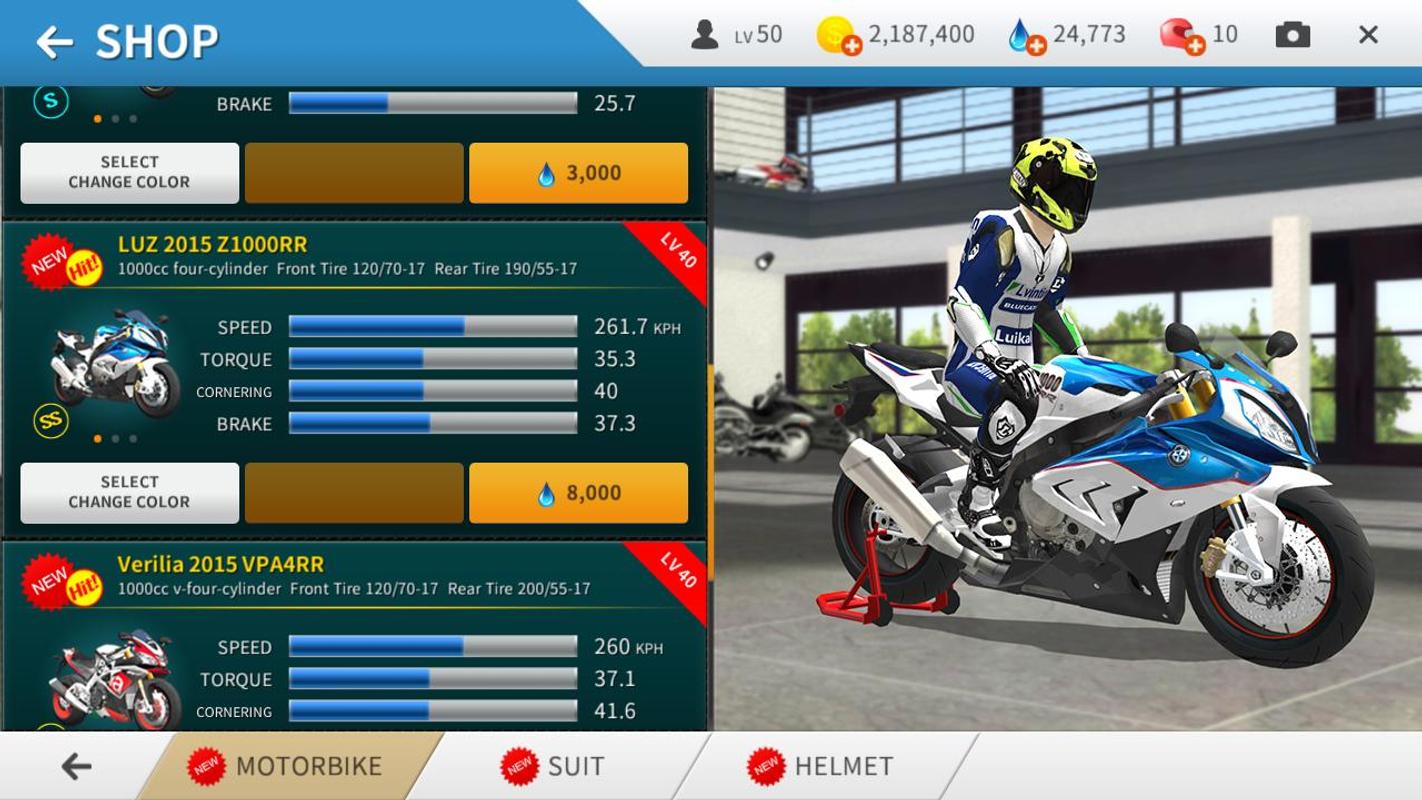
Task: Open the LV 50 player profile icon
Action: pyautogui.click(x=705, y=33)
